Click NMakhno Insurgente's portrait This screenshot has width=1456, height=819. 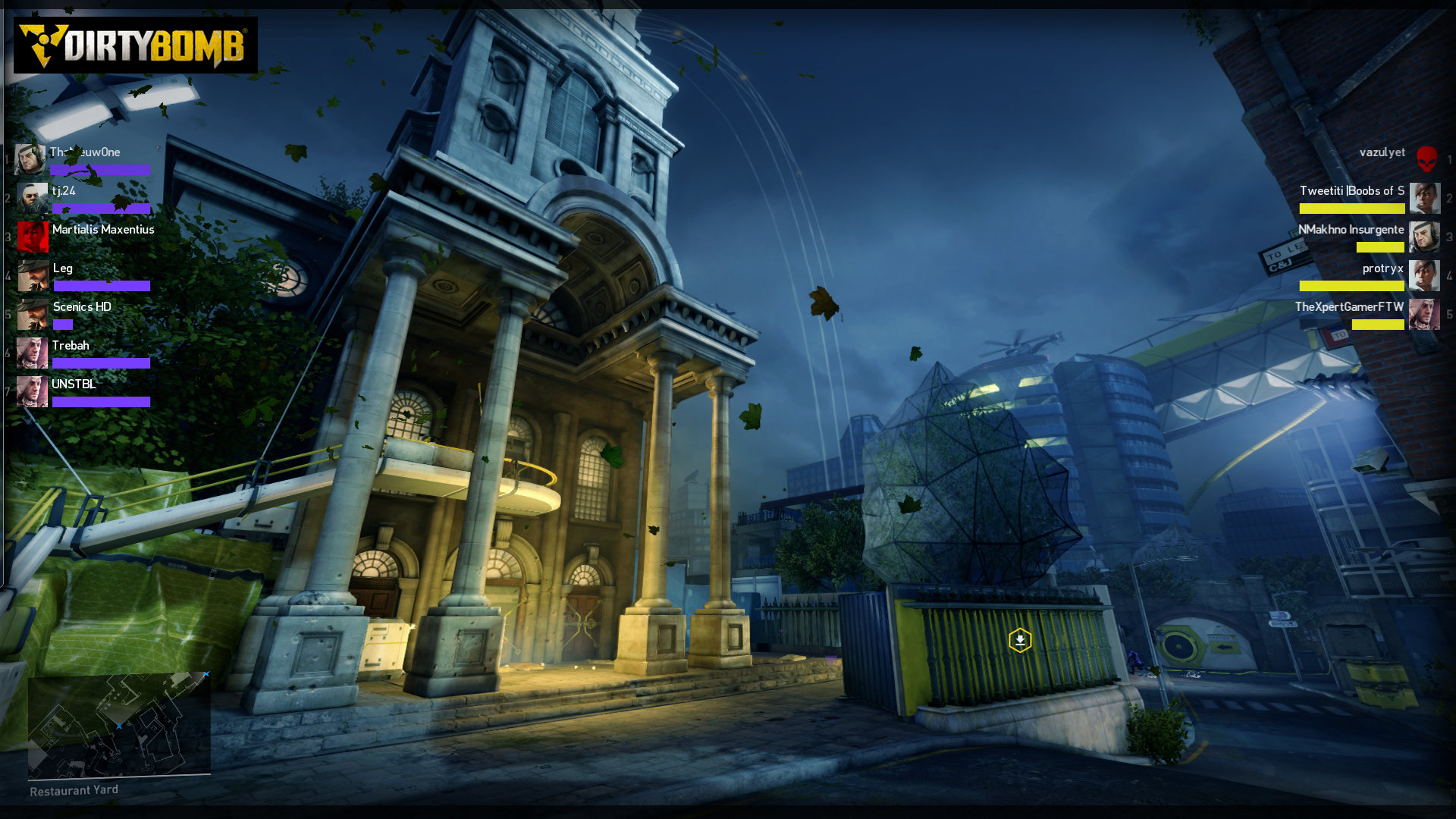pos(1425,236)
